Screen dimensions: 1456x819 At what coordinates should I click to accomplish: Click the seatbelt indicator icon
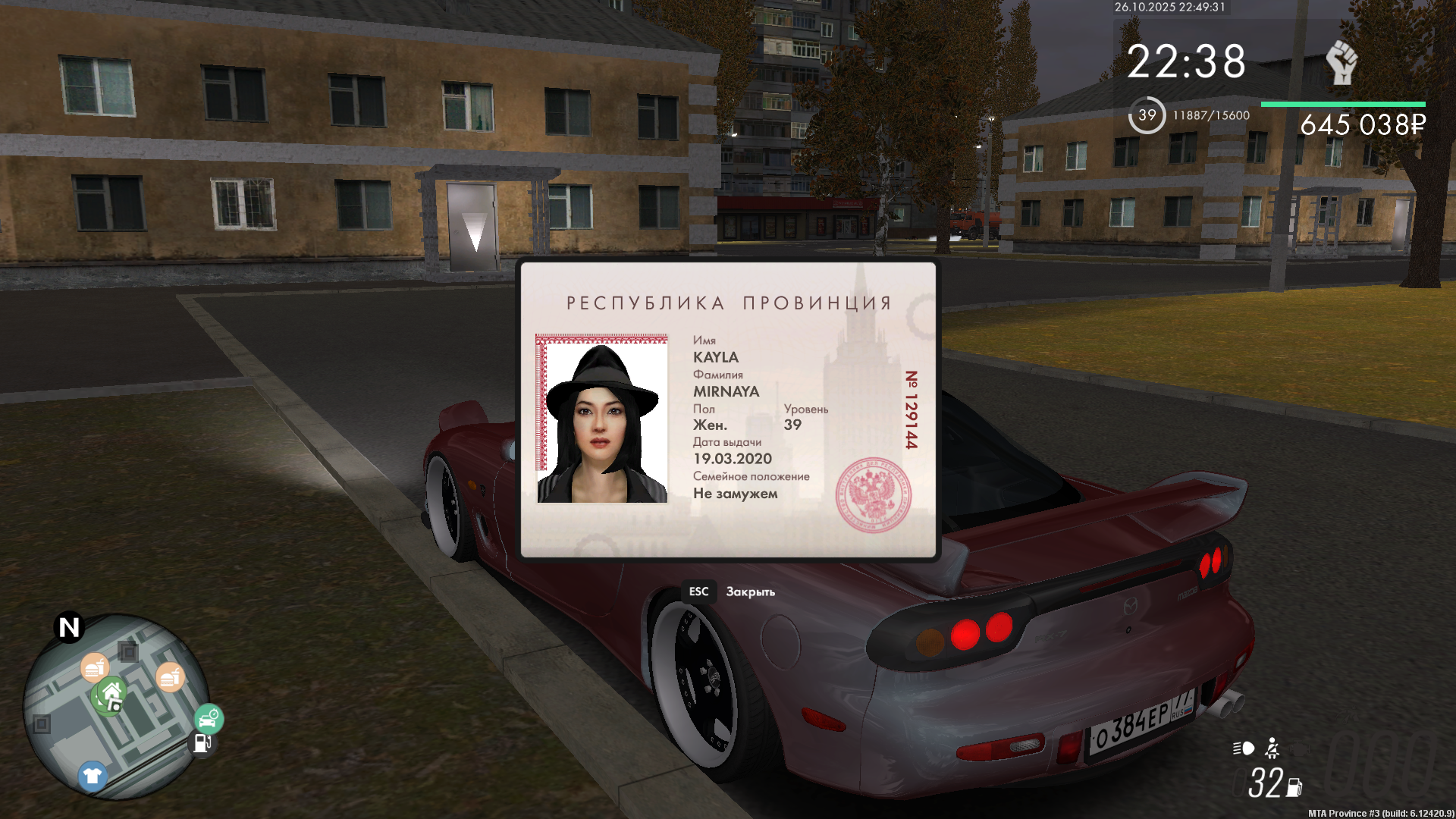(1272, 748)
